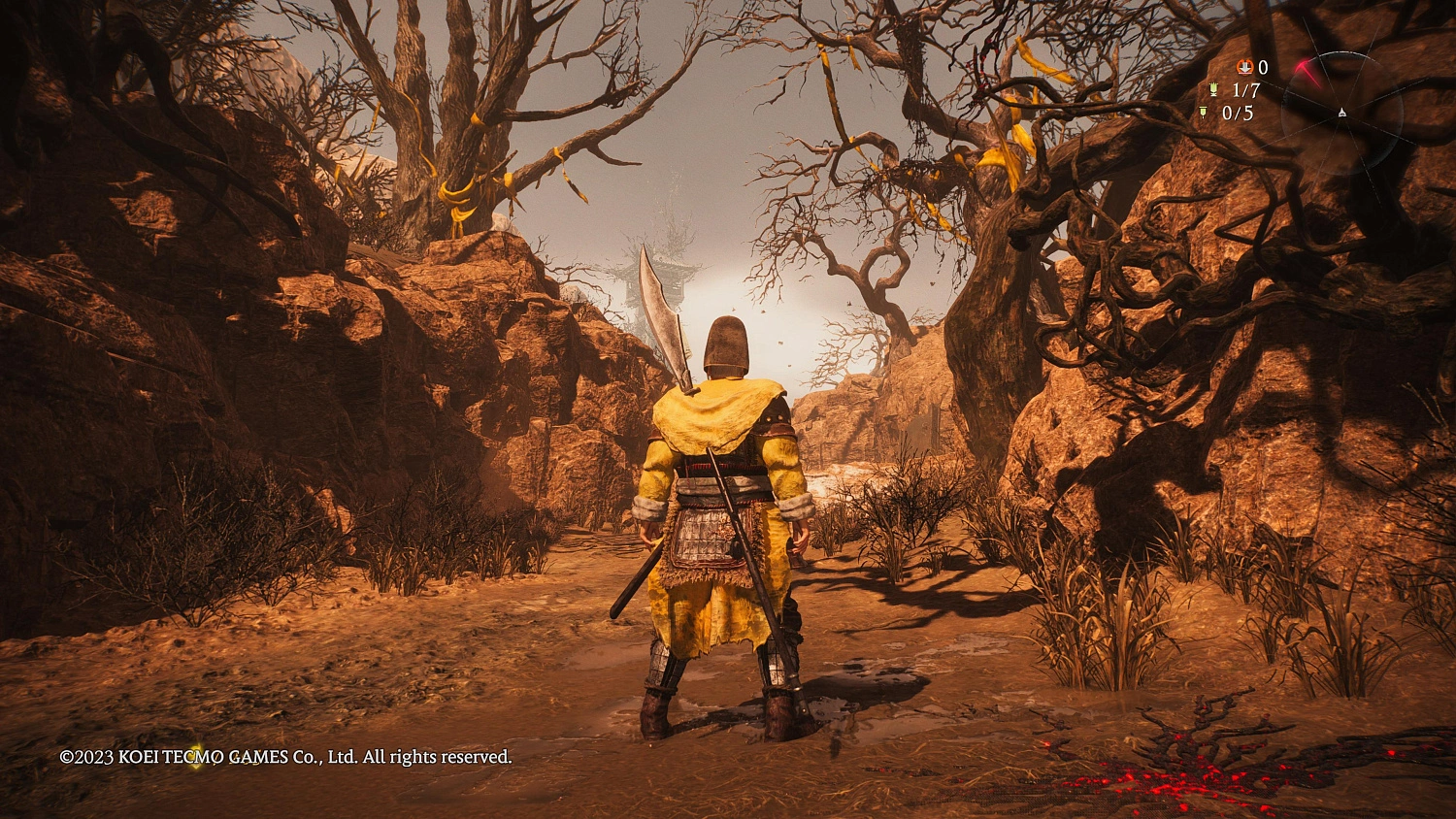Select the red enemy marker on the radar

[x=1306, y=72]
